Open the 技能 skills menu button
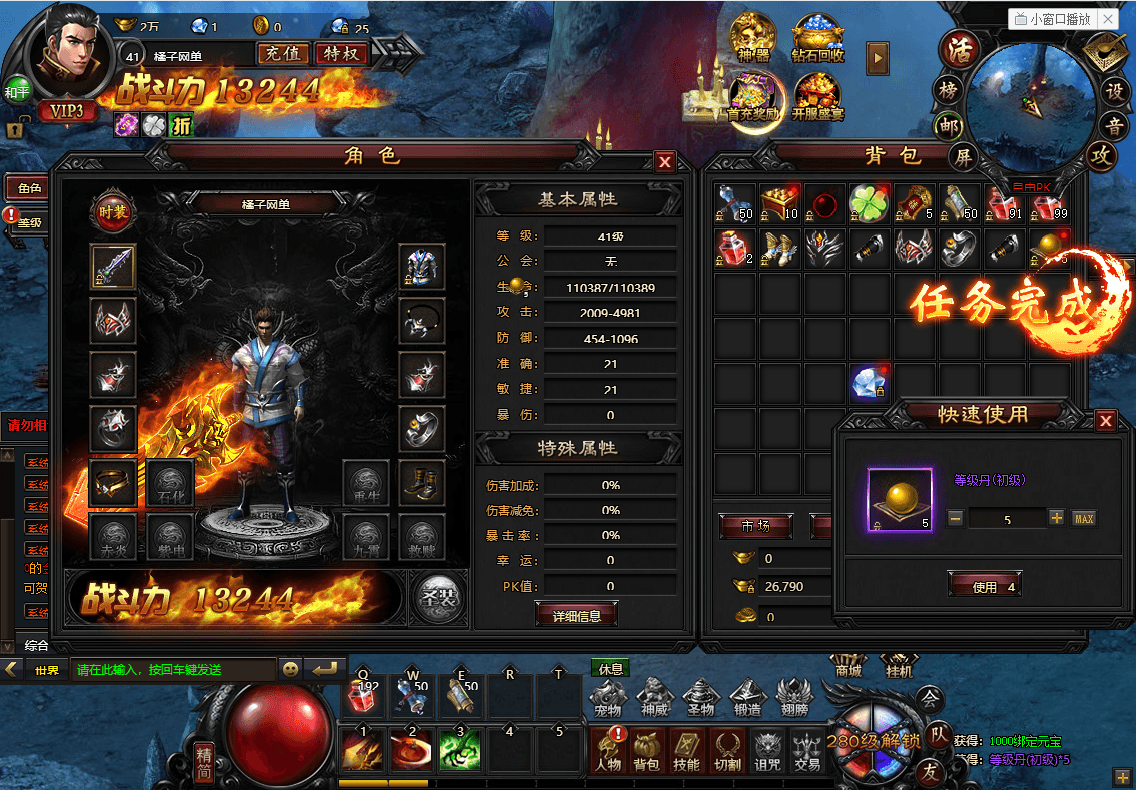Image resolution: width=1136 pixels, height=790 pixels. tap(685, 750)
